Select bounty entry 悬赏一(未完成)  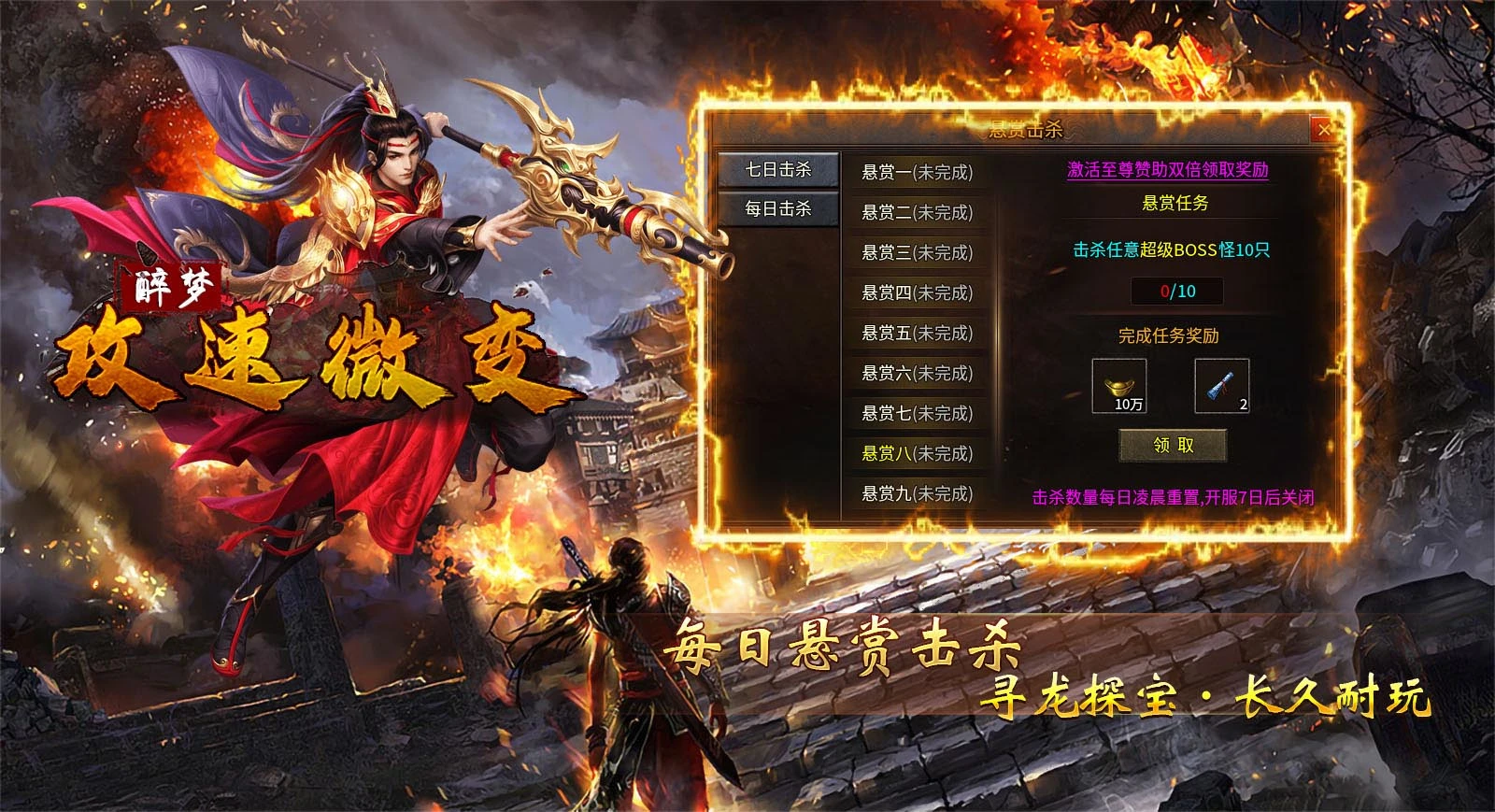(x=920, y=169)
